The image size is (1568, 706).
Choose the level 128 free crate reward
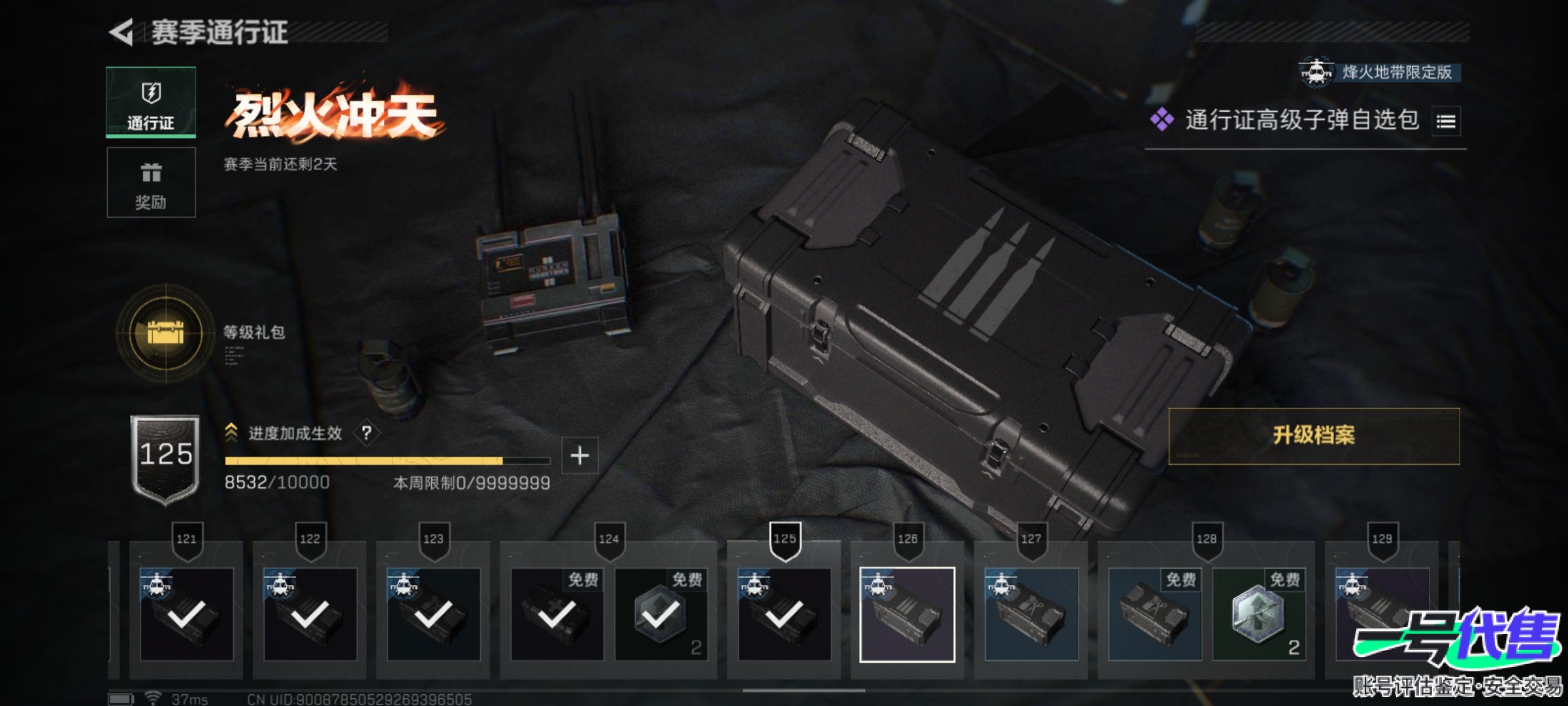click(x=1154, y=614)
